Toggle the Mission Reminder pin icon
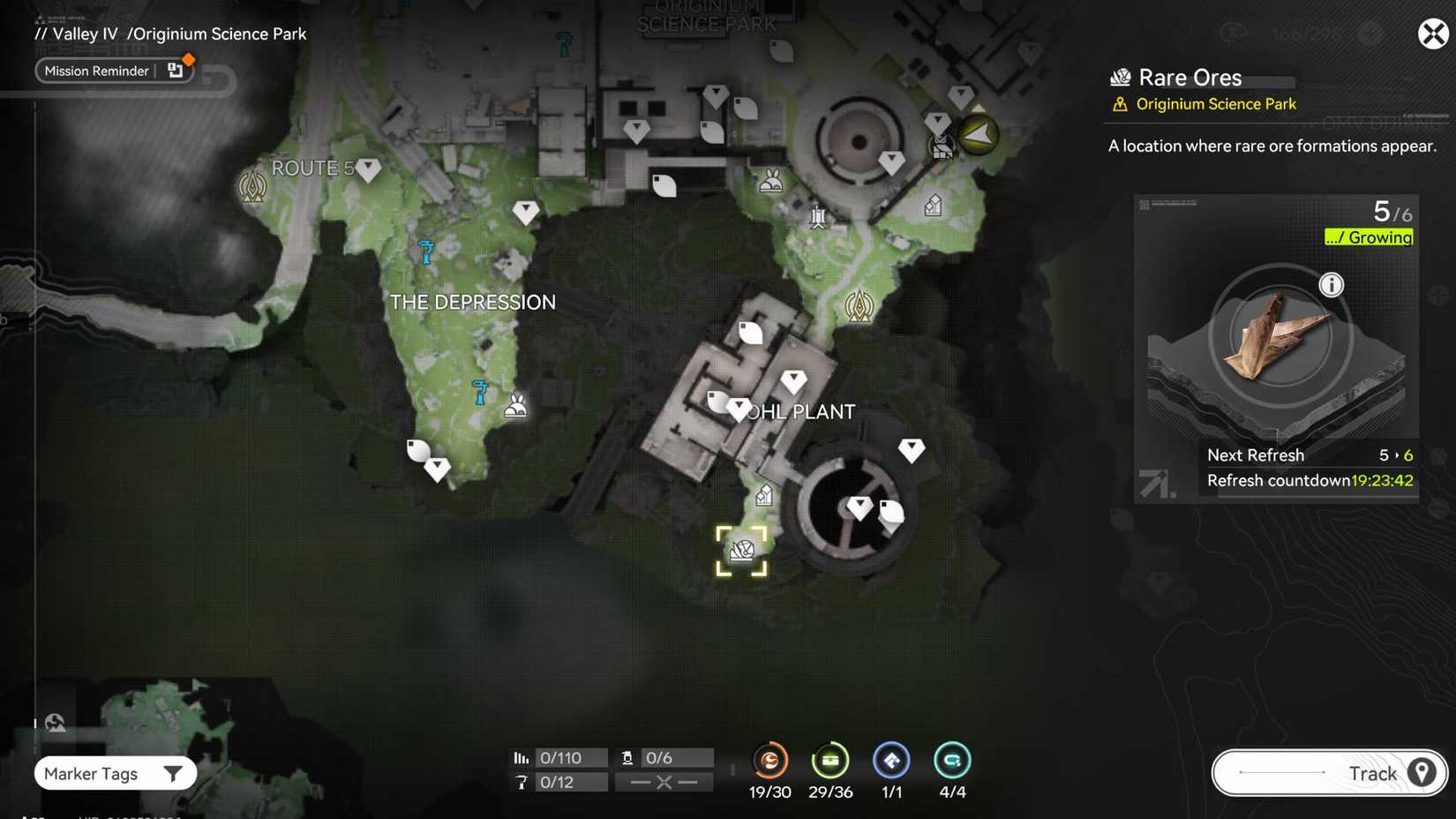The height and width of the screenshot is (819, 1456). 176,70
